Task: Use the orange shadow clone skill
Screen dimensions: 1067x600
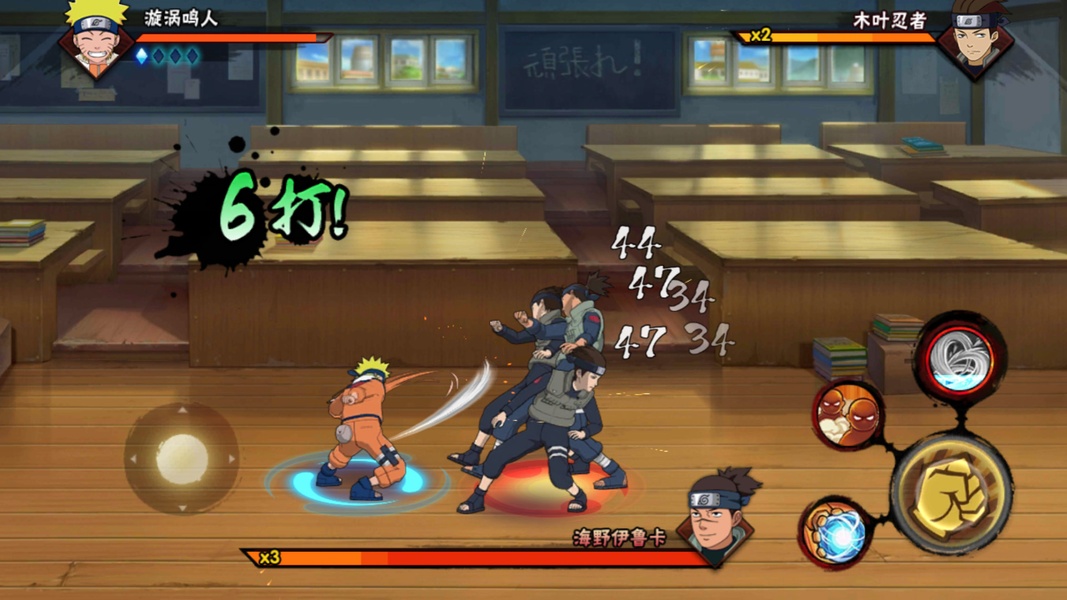Action: (846, 414)
